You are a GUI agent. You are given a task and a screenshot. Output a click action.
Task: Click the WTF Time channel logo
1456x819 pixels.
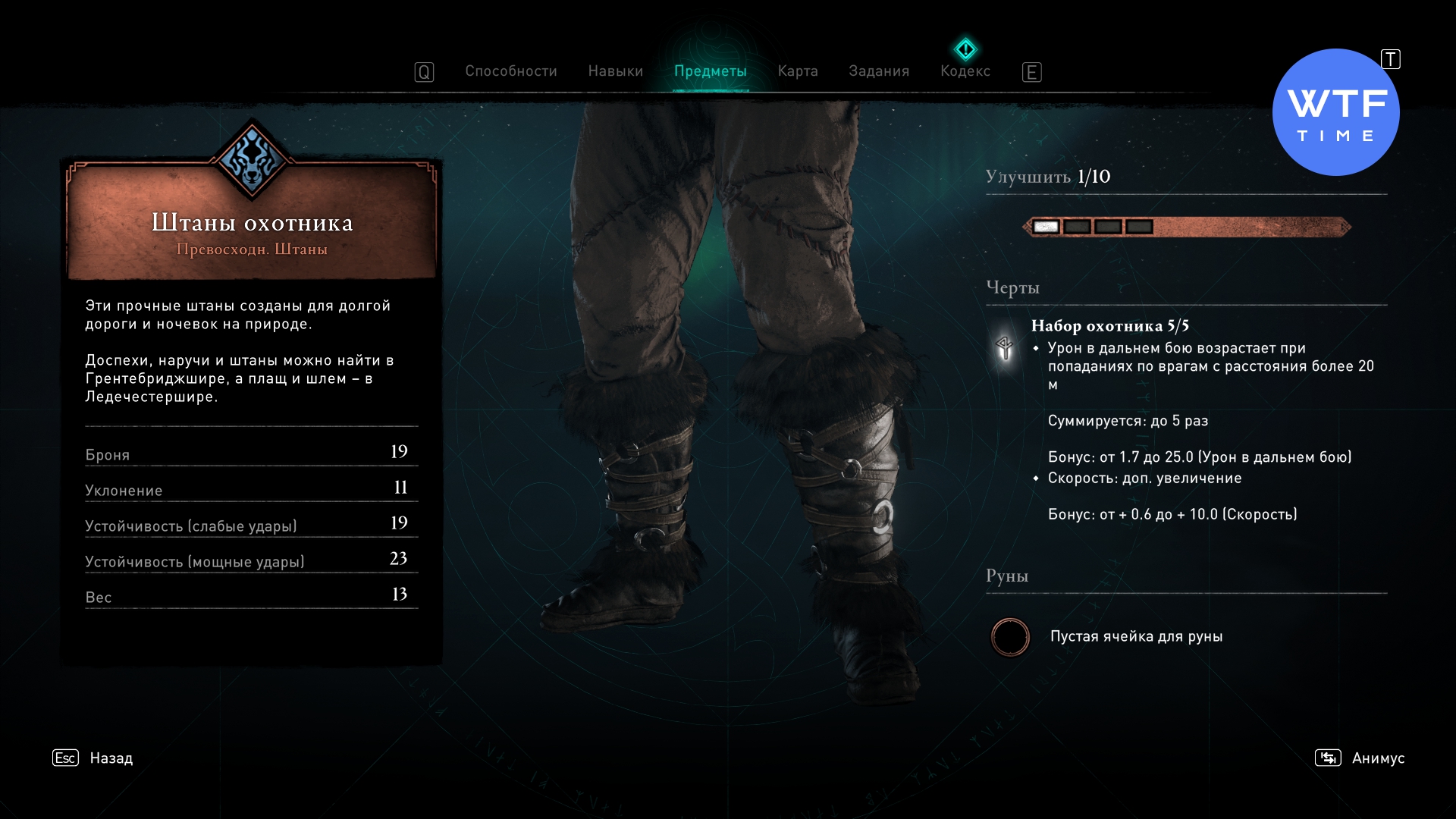click(x=1335, y=112)
